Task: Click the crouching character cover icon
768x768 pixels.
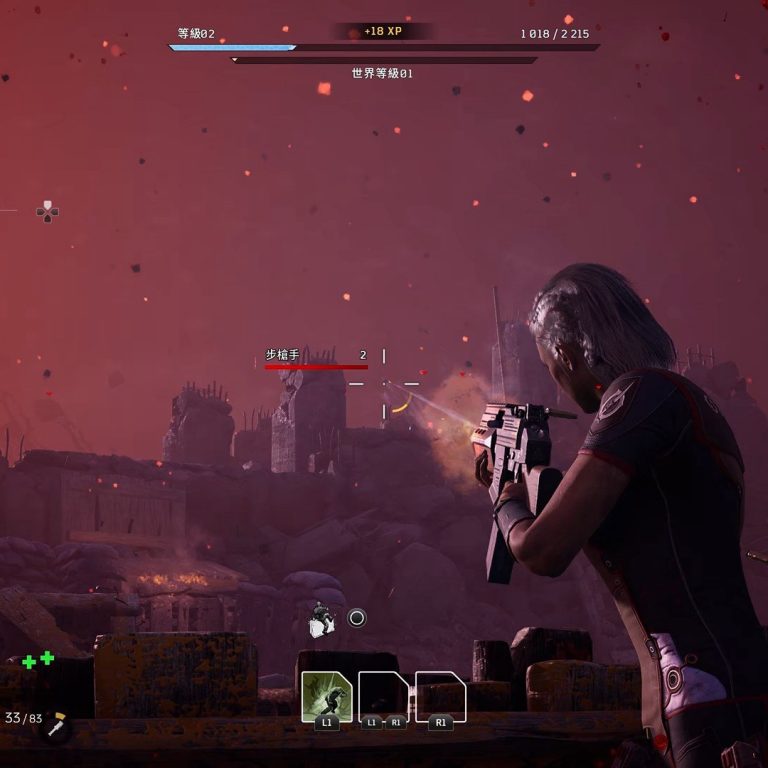Action: (x=321, y=620)
